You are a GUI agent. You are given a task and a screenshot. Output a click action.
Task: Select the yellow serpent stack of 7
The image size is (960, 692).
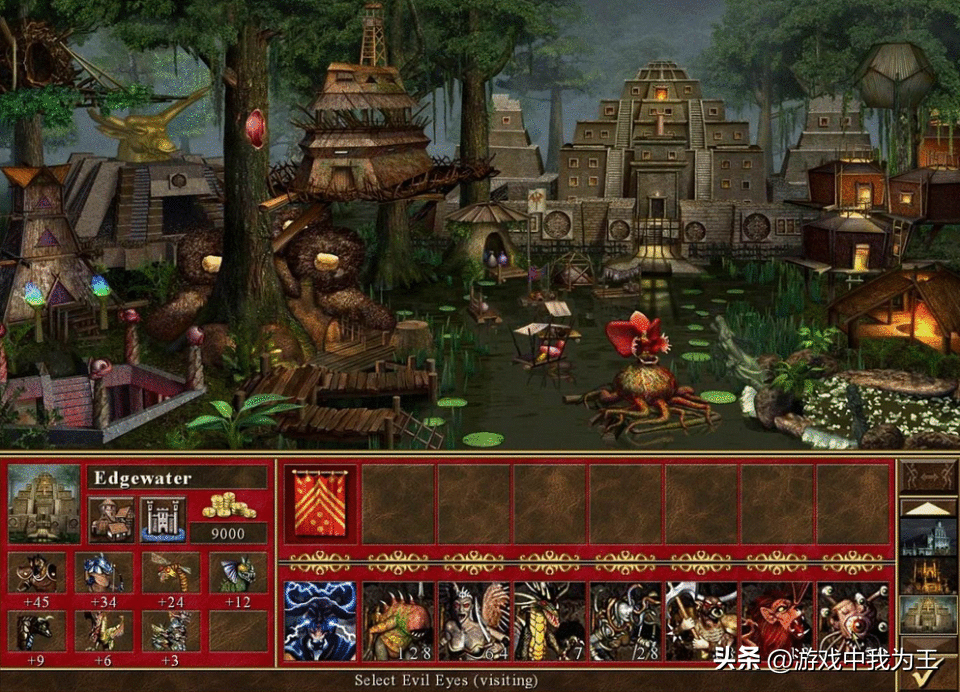tap(549, 621)
